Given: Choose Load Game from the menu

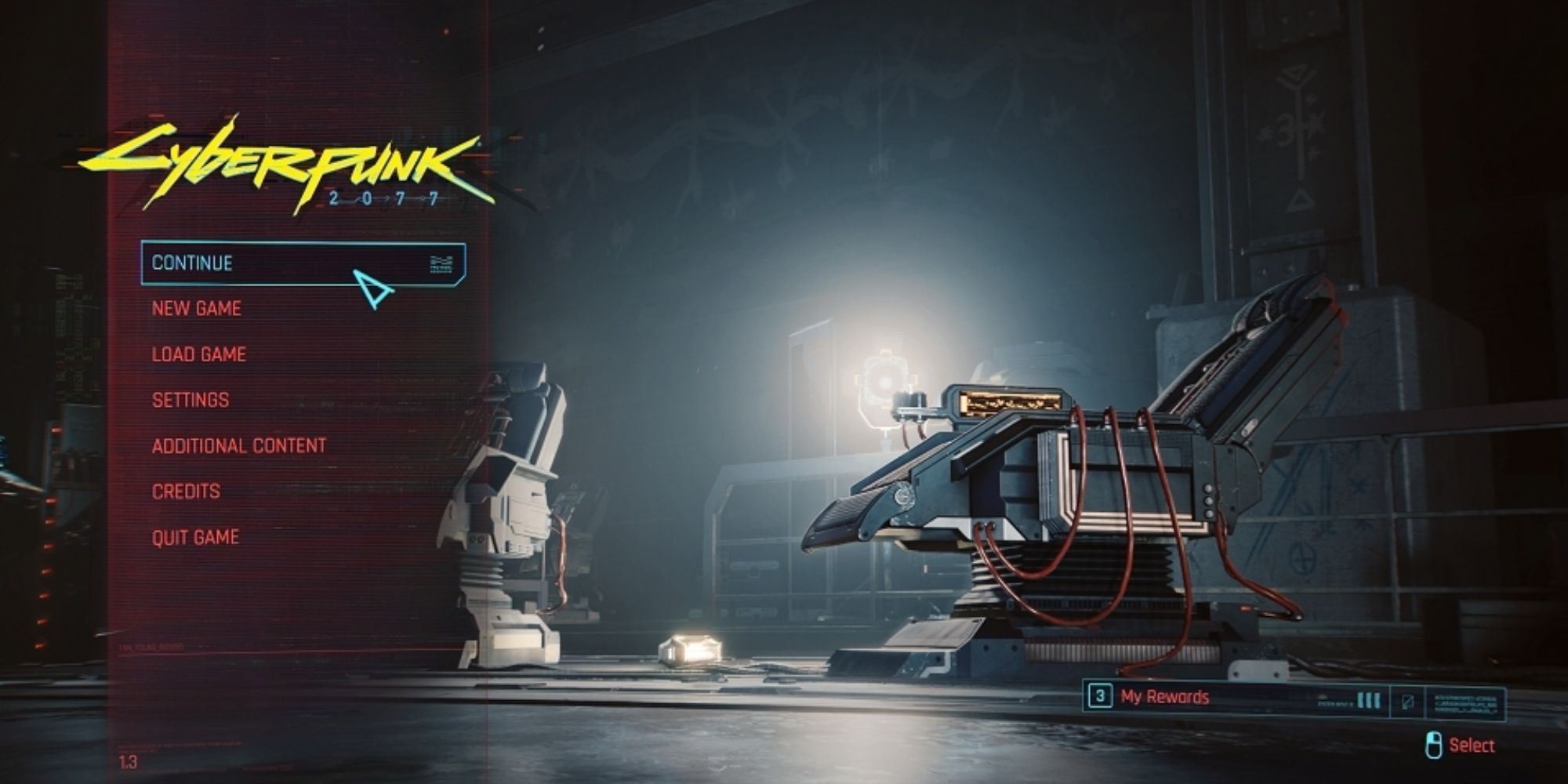Looking at the screenshot, I should 198,354.
